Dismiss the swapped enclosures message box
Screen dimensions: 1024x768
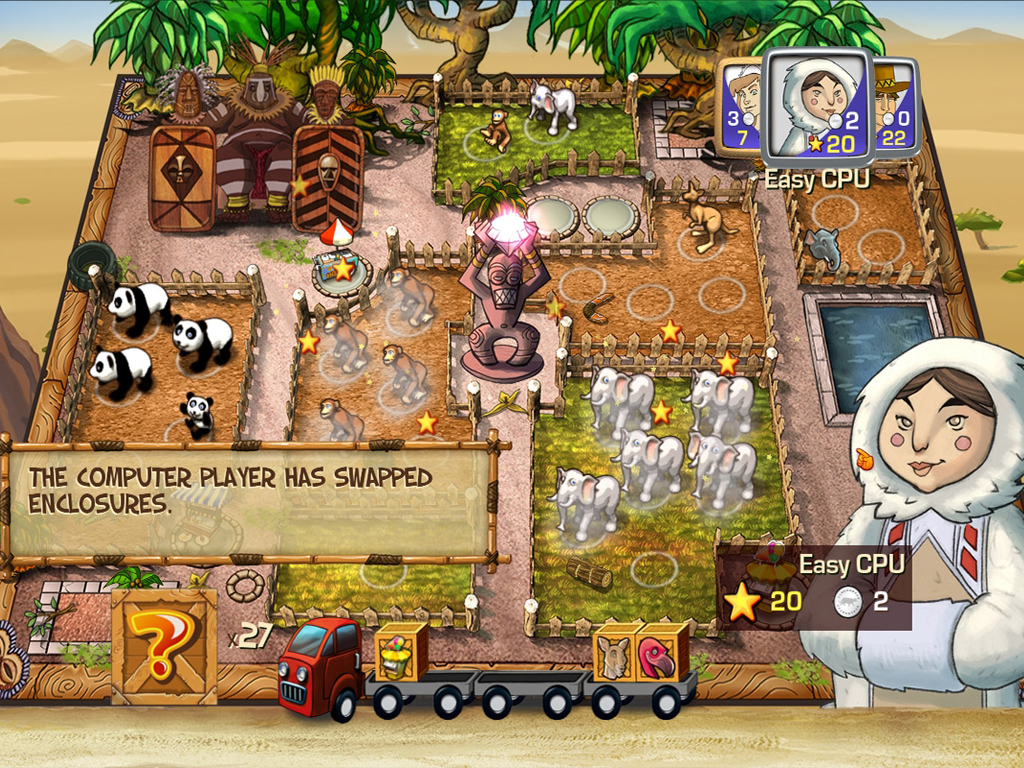pyautogui.click(x=250, y=500)
